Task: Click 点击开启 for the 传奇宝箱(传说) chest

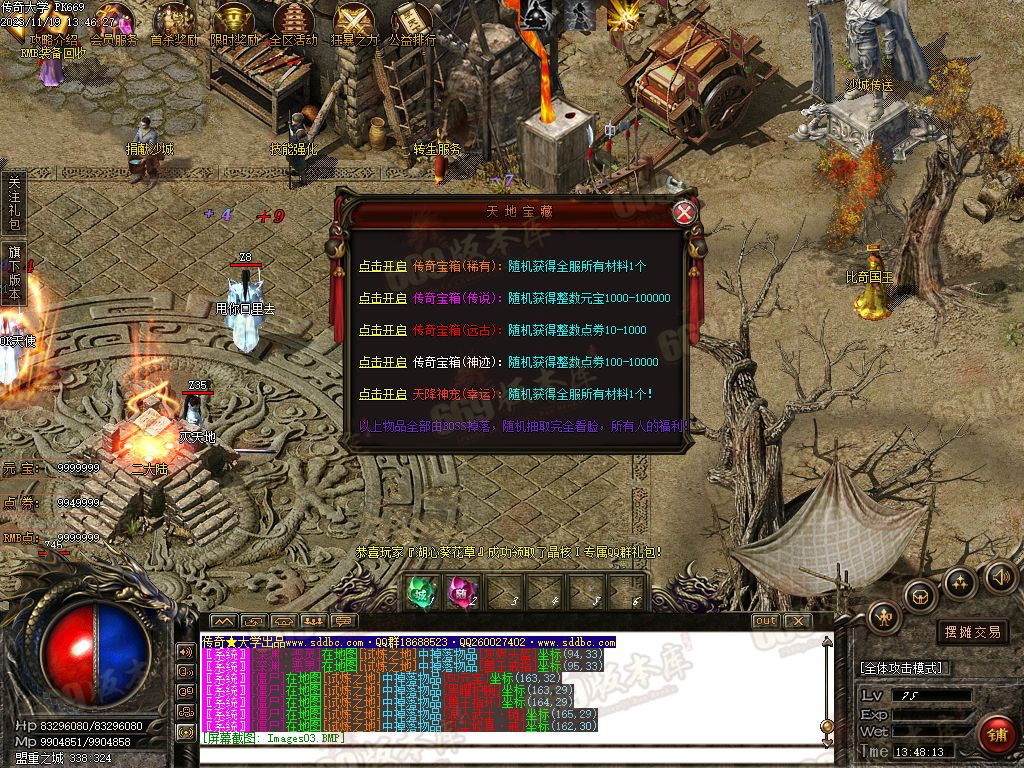Action: (383, 298)
